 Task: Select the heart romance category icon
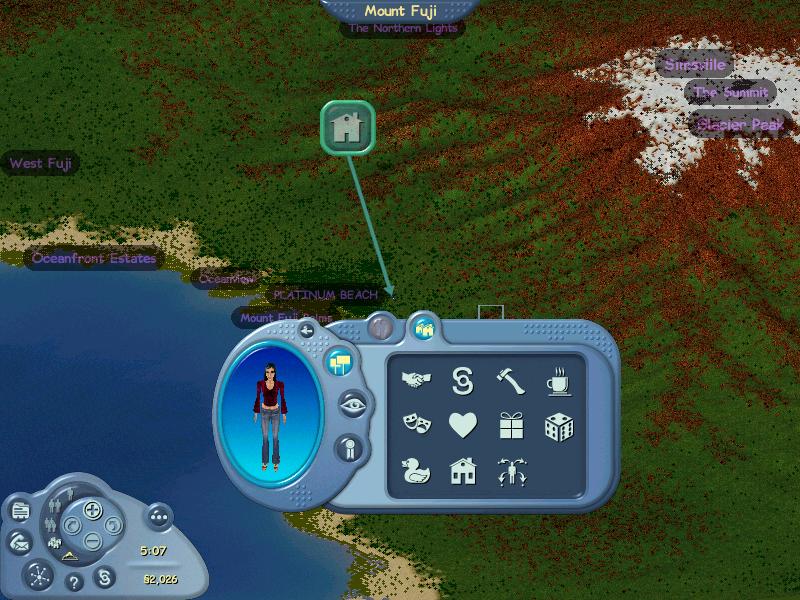pos(463,426)
